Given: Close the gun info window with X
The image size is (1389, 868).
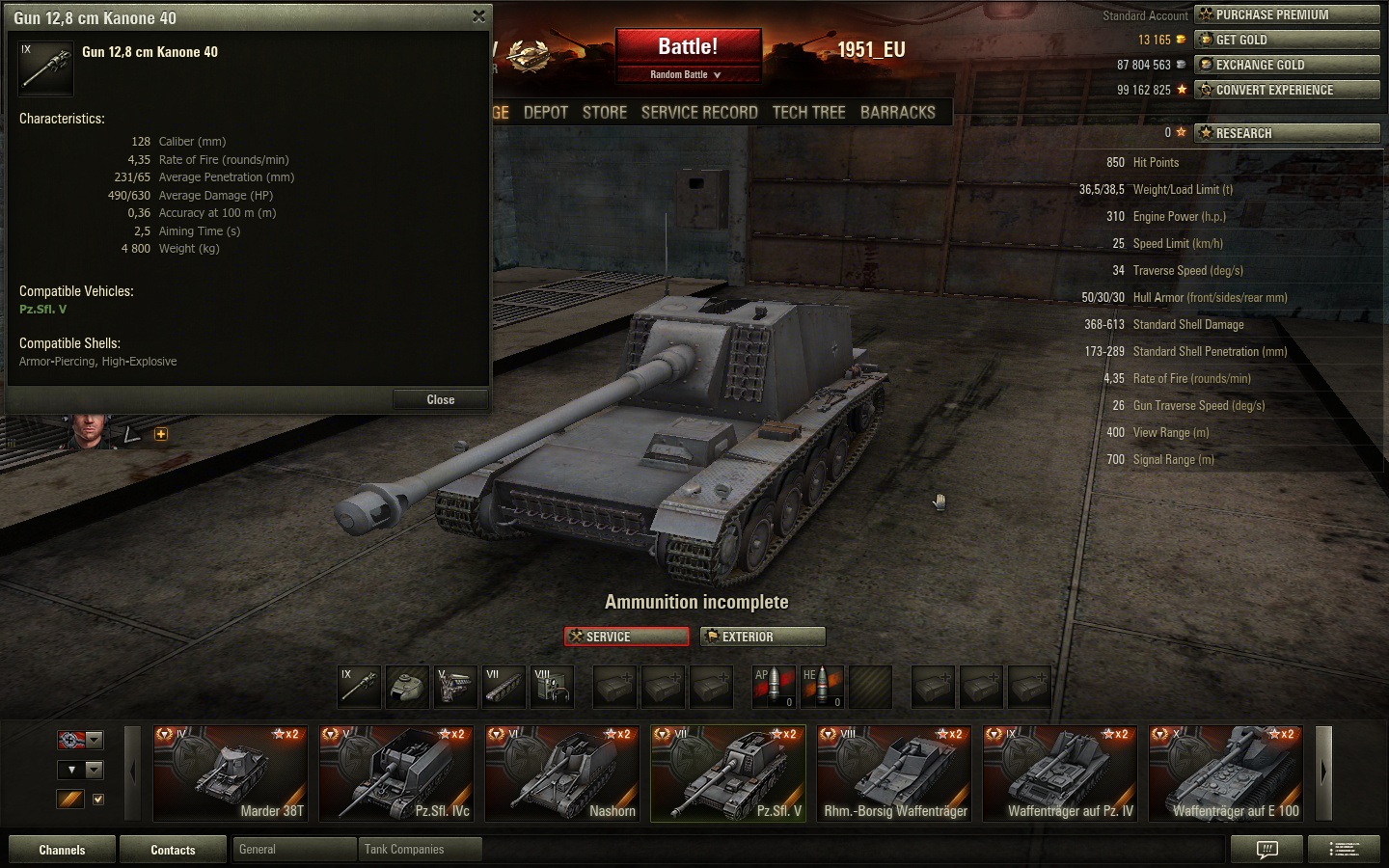Looking at the screenshot, I should click(x=478, y=16).
